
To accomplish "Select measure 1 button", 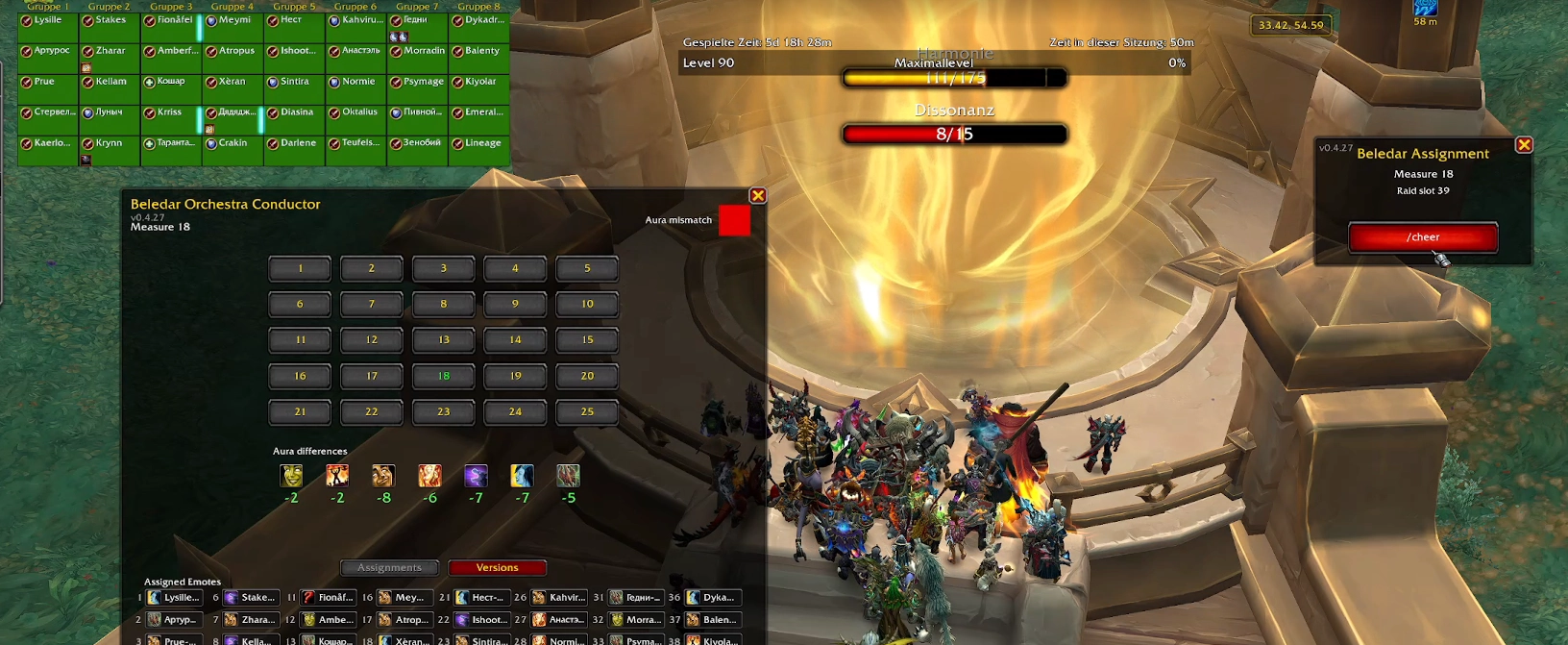I will click(x=300, y=269).
